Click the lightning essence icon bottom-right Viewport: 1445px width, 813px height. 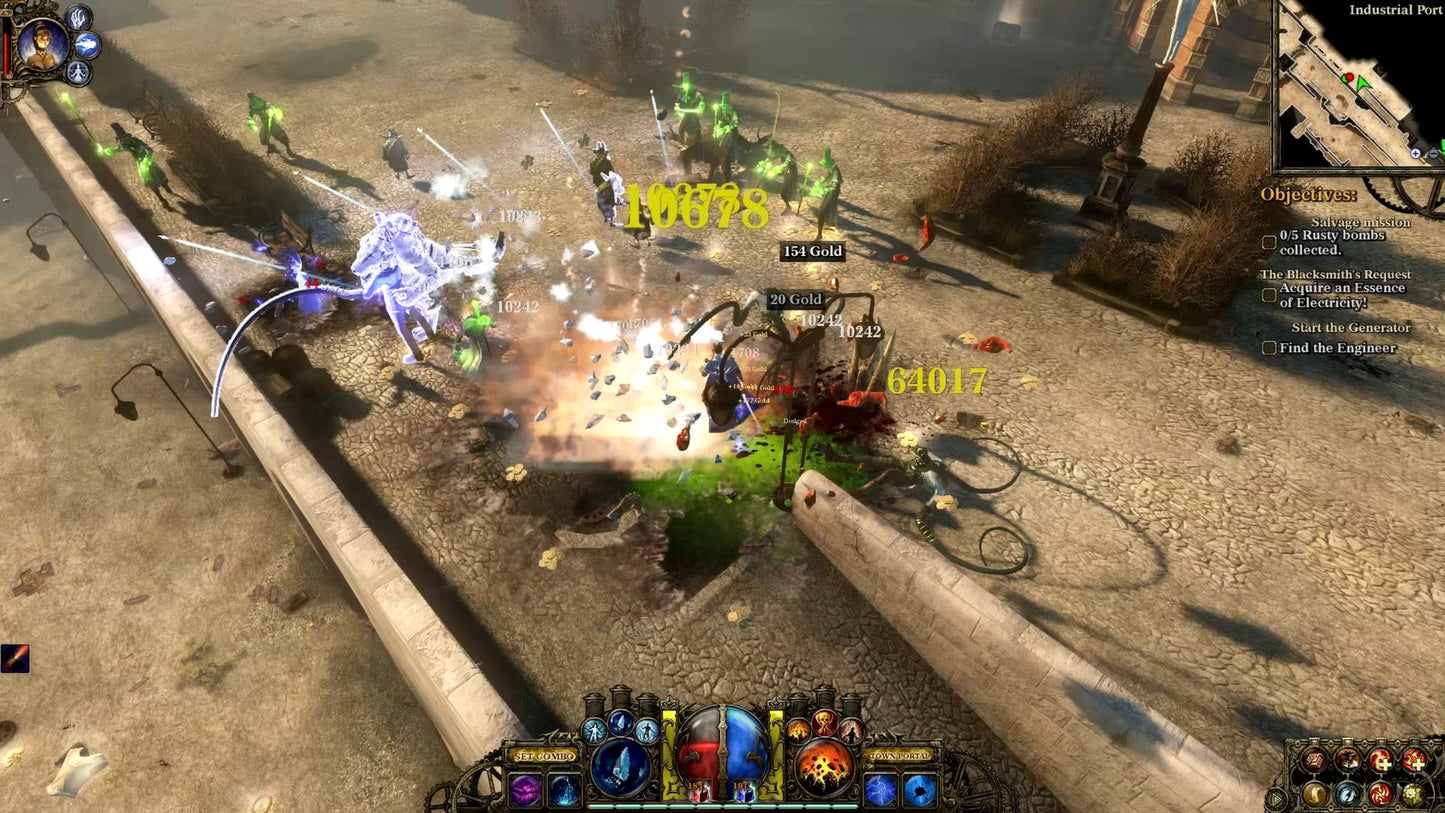tap(1348, 794)
